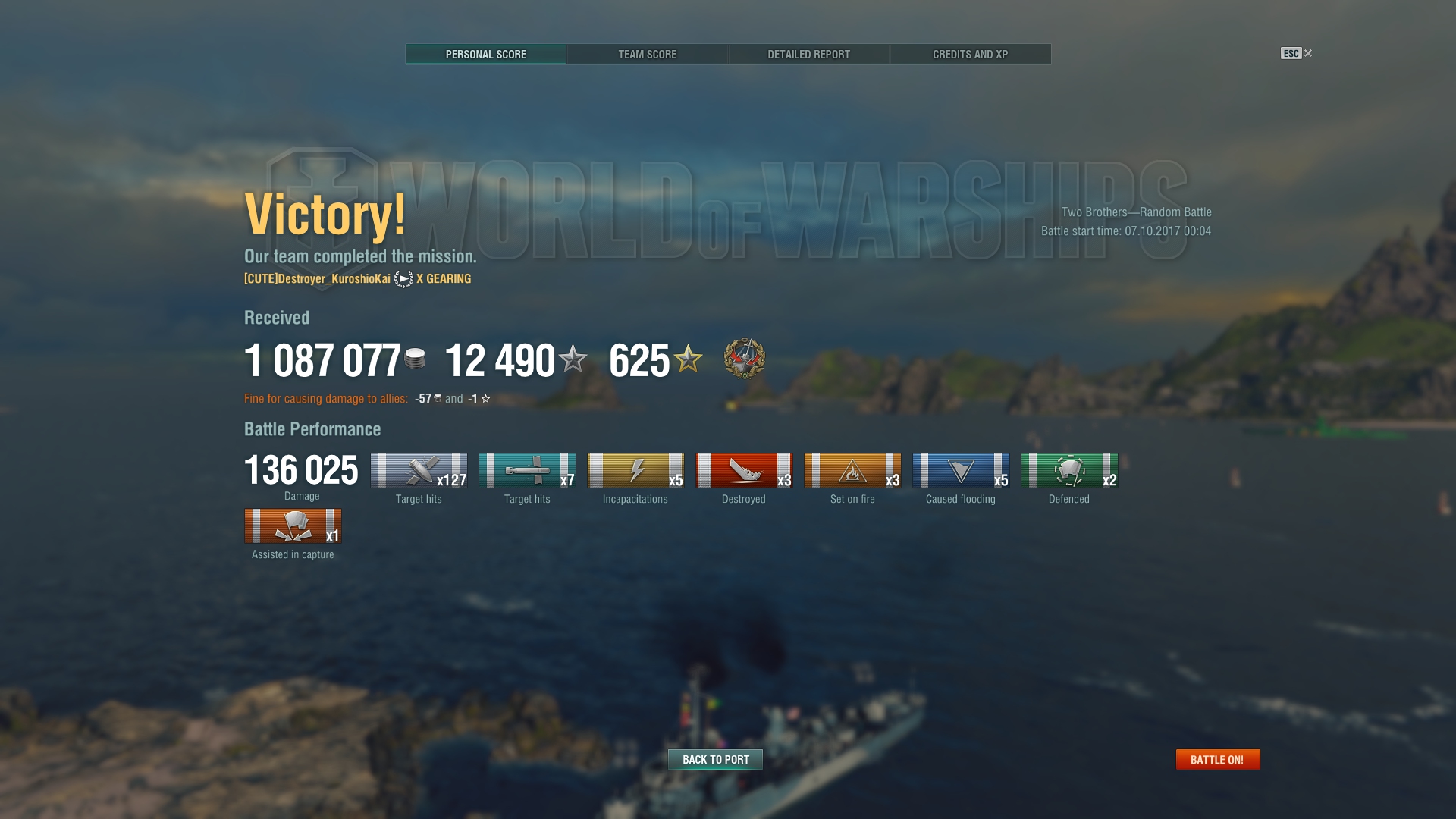Select the Personal Score tab
This screenshot has width=1456, height=819.
click(x=485, y=55)
